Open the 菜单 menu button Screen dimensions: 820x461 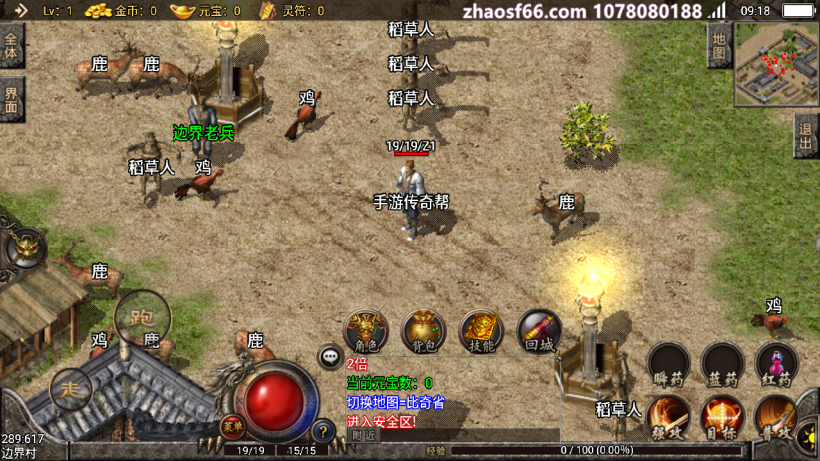(232, 425)
